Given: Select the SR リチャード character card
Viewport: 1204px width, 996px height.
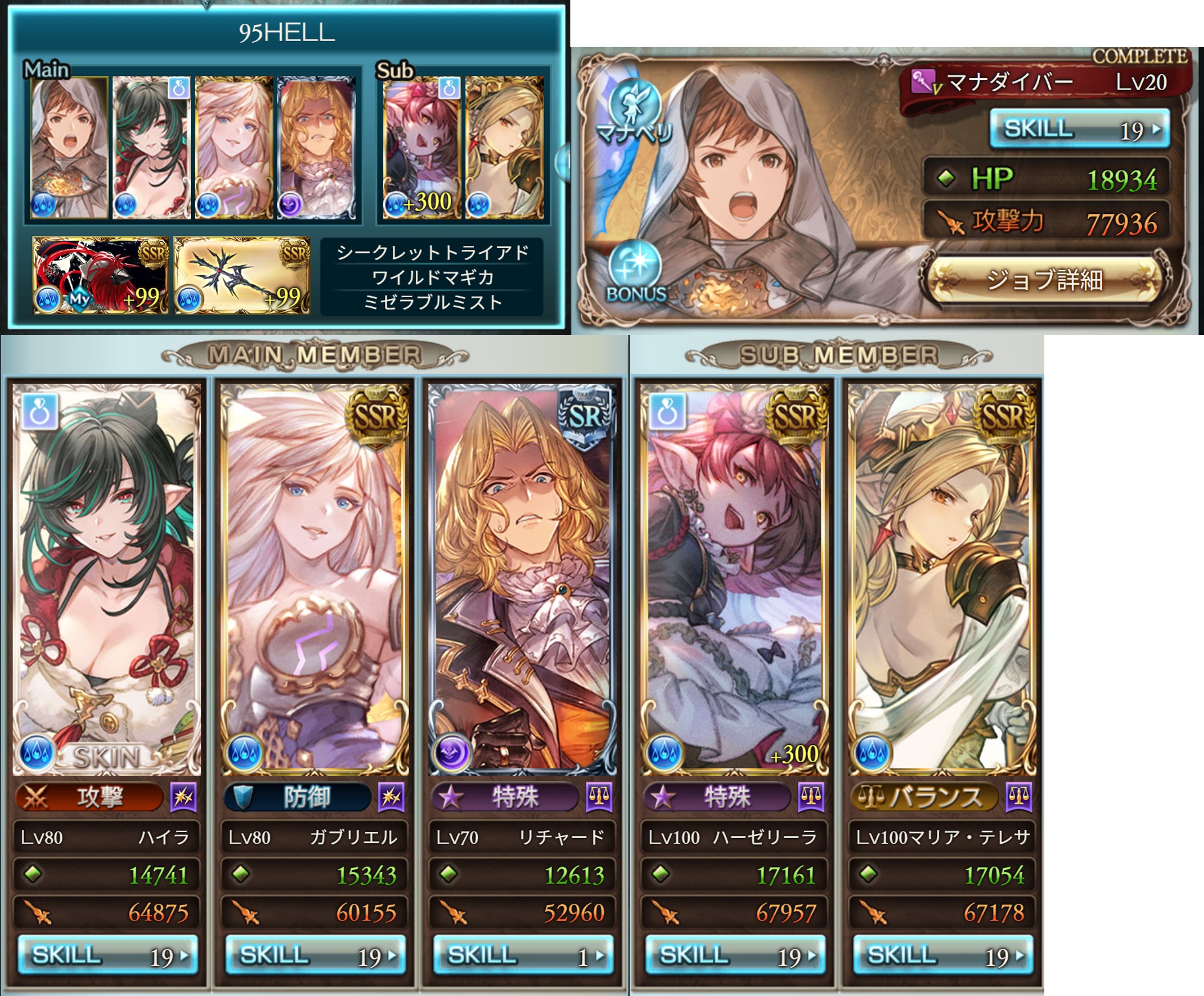Looking at the screenshot, I should pos(522,579).
